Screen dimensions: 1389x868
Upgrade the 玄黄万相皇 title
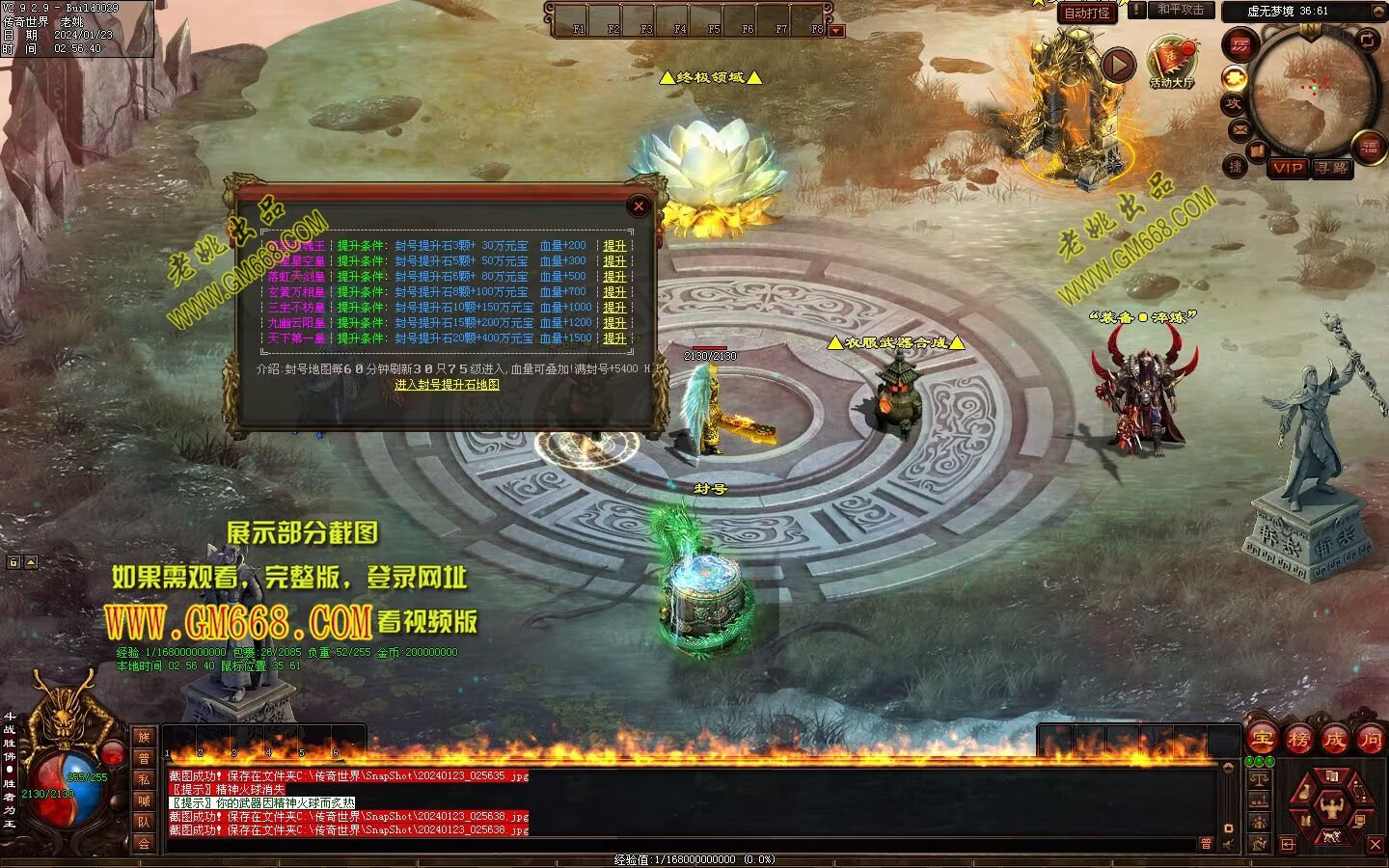tap(614, 292)
